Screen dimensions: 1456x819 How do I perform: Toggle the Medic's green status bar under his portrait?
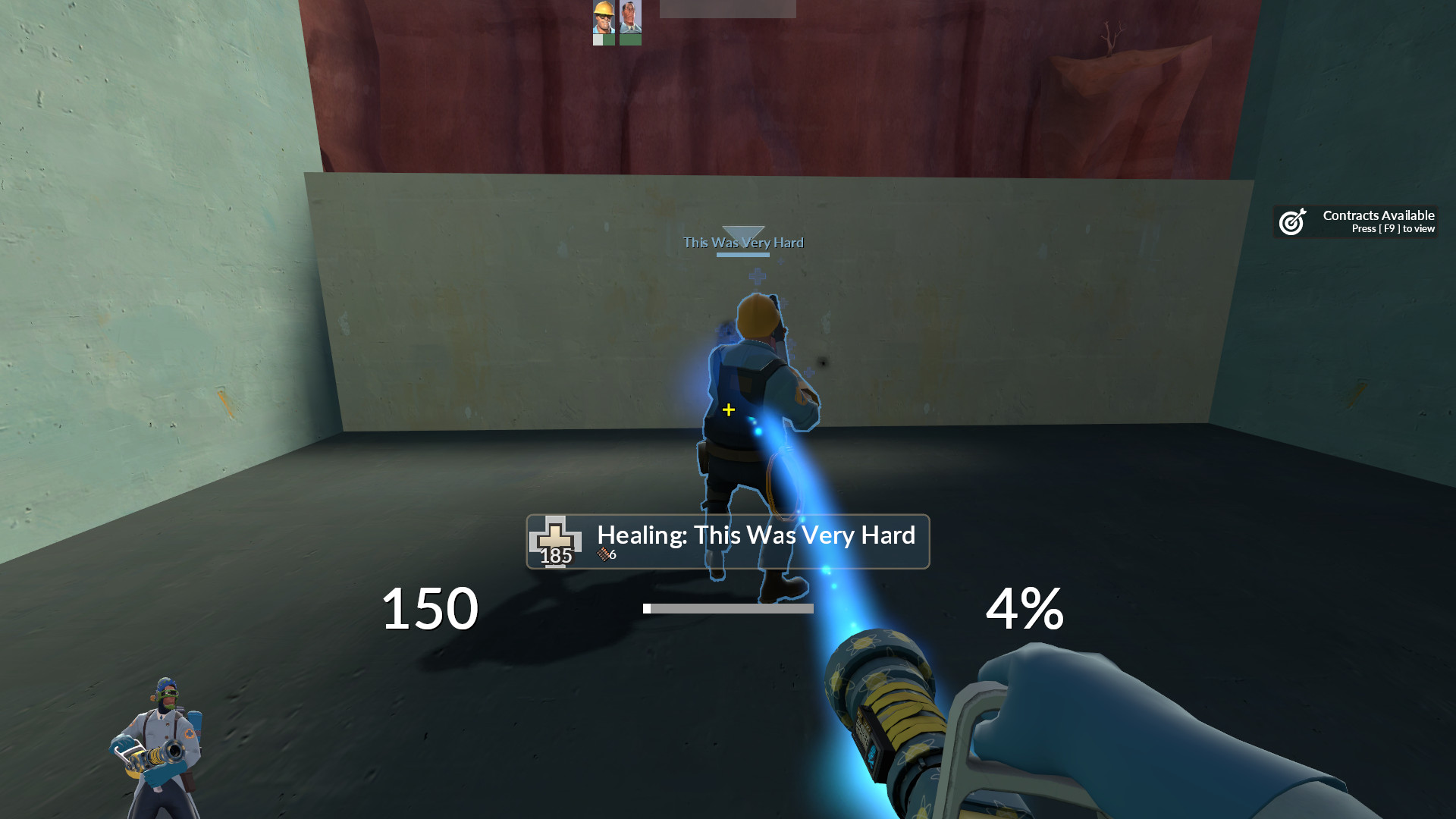point(630,39)
